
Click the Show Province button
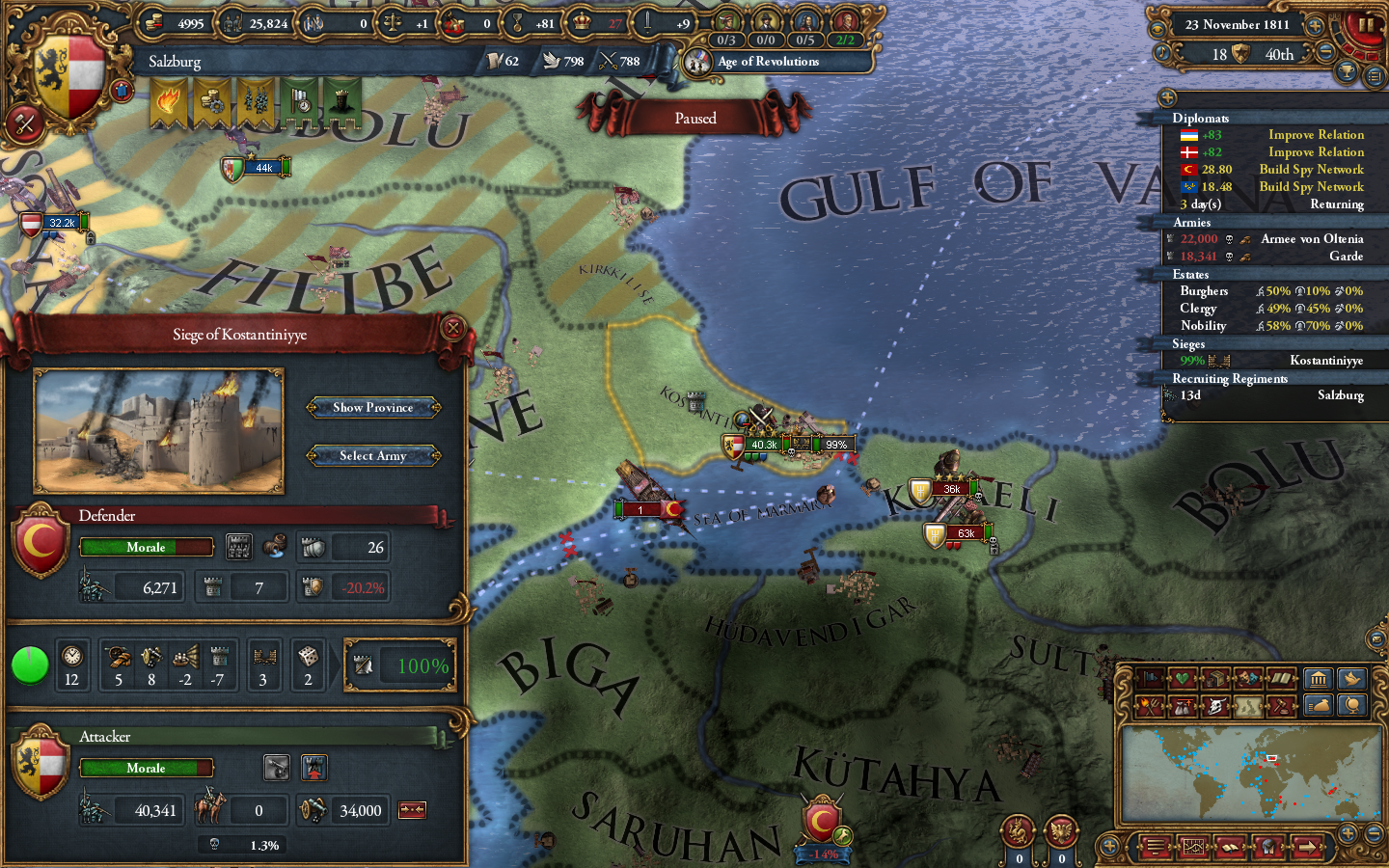pyautogui.click(x=373, y=407)
